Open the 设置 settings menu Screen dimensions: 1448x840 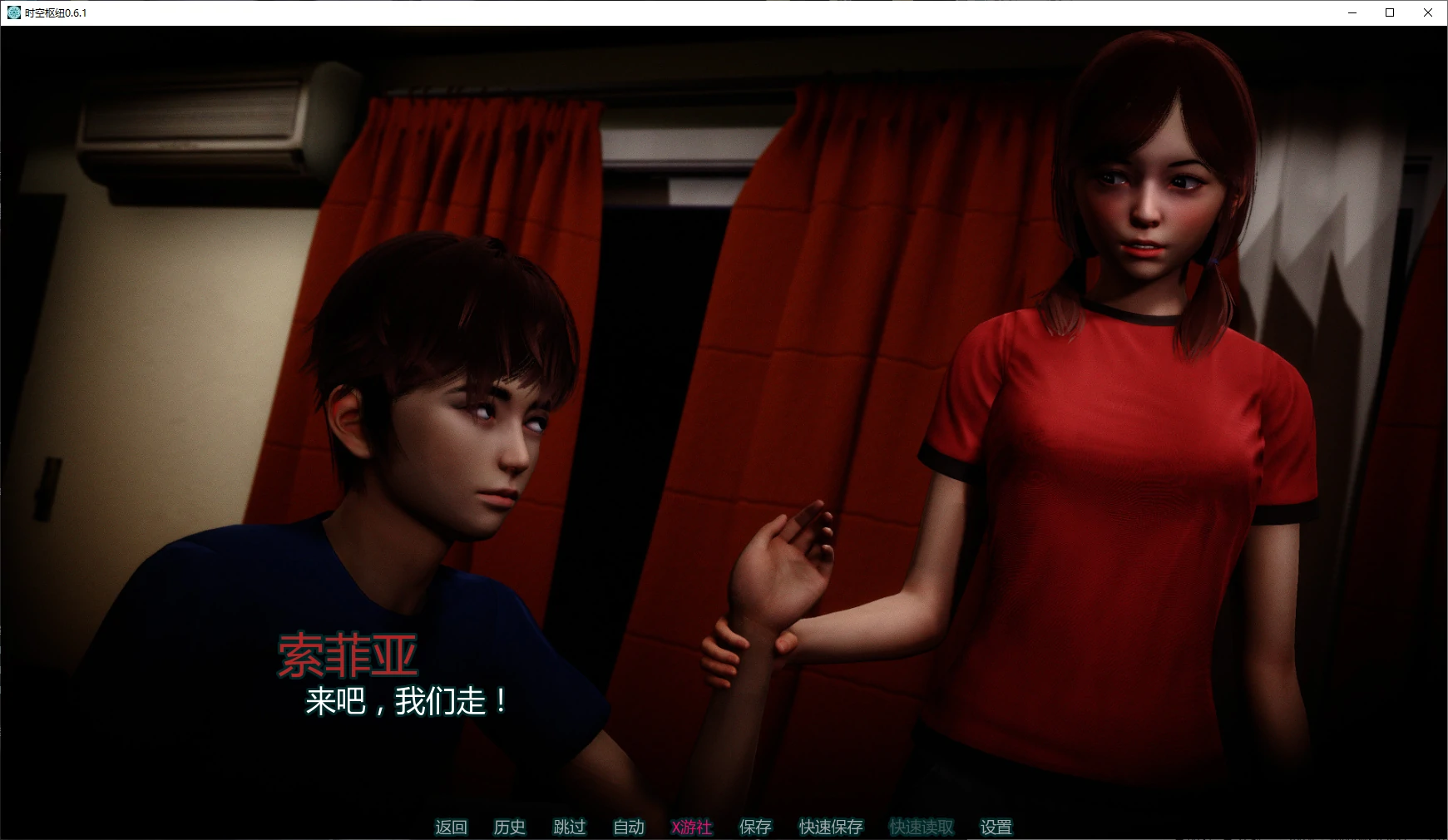[996, 827]
